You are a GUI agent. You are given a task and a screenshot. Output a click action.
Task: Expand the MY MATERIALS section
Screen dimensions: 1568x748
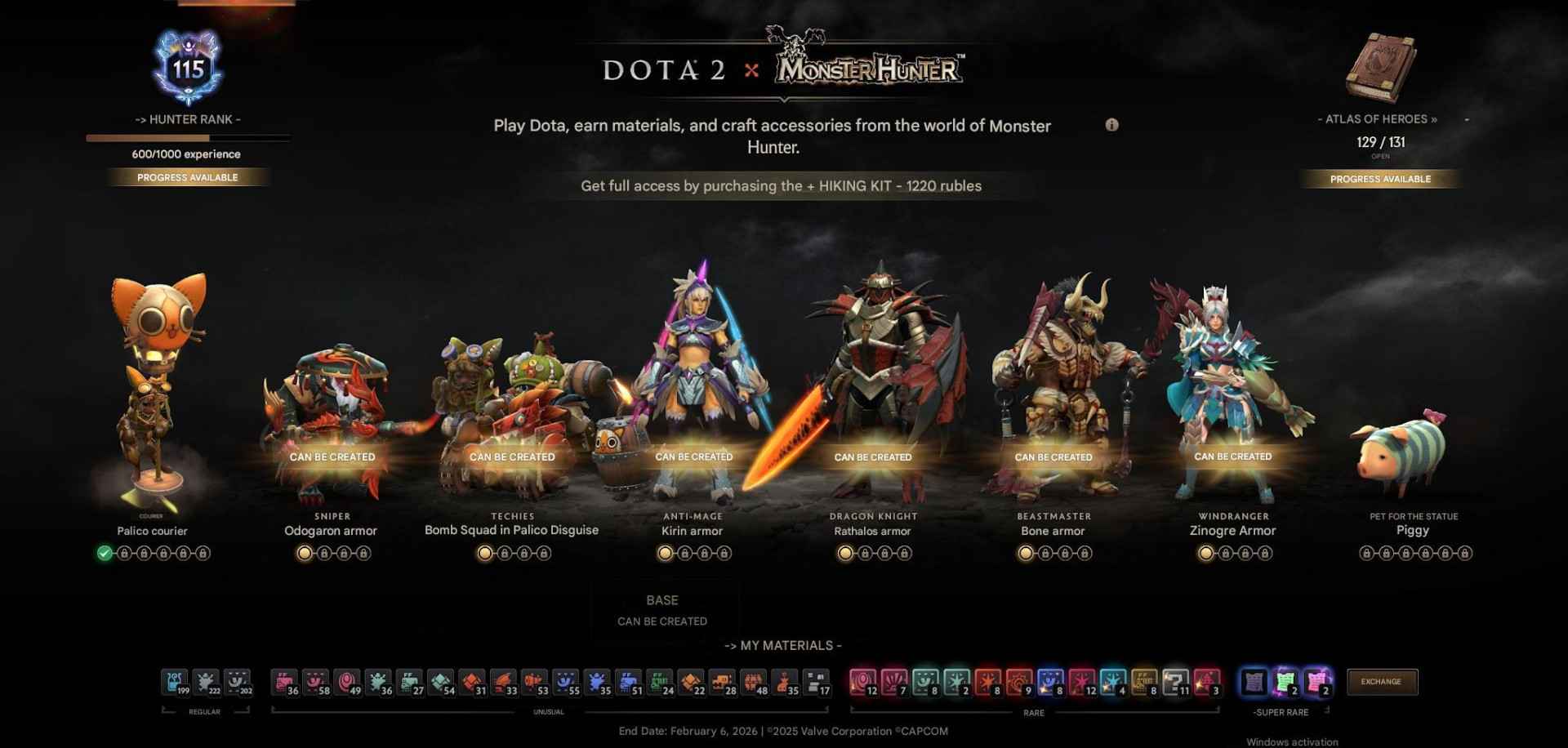point(783,645)
